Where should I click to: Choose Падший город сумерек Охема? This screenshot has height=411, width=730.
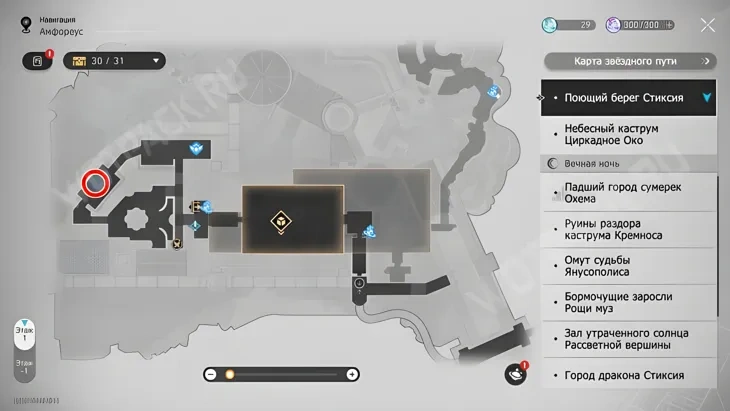[x=628, y=191]
